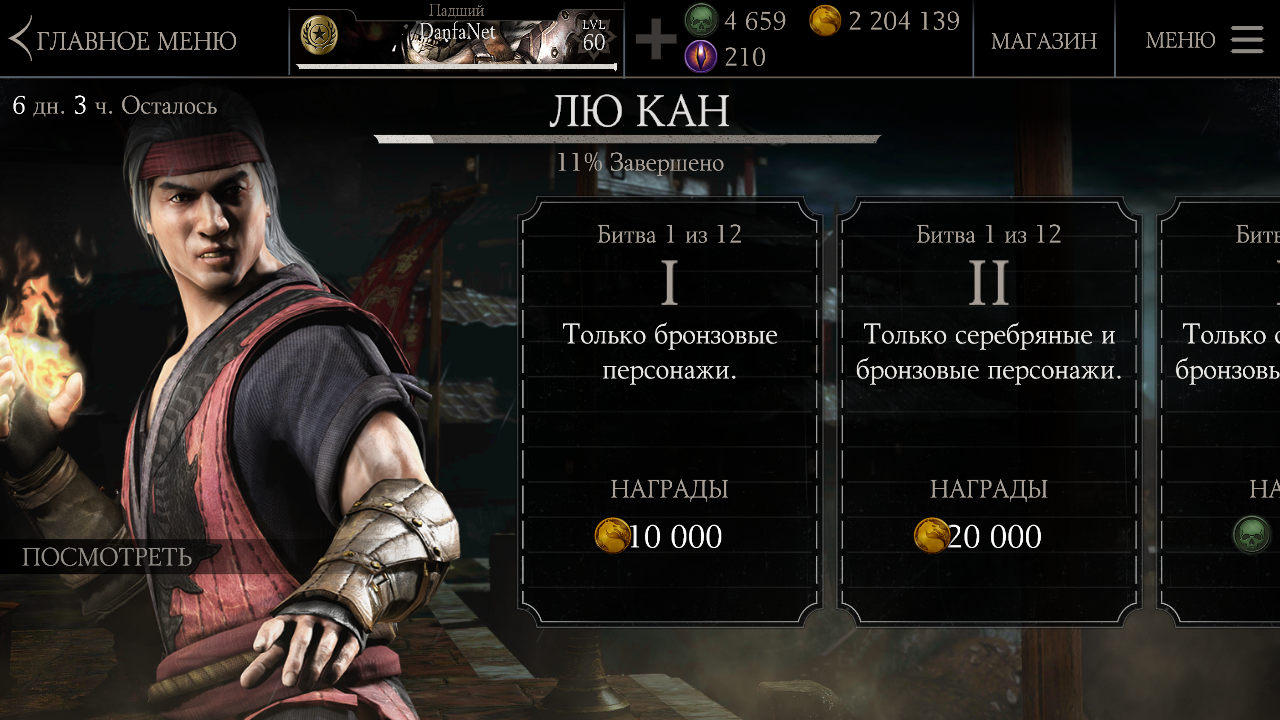
Task: Select the partially visible third tower card
Action: [1222, 412]
